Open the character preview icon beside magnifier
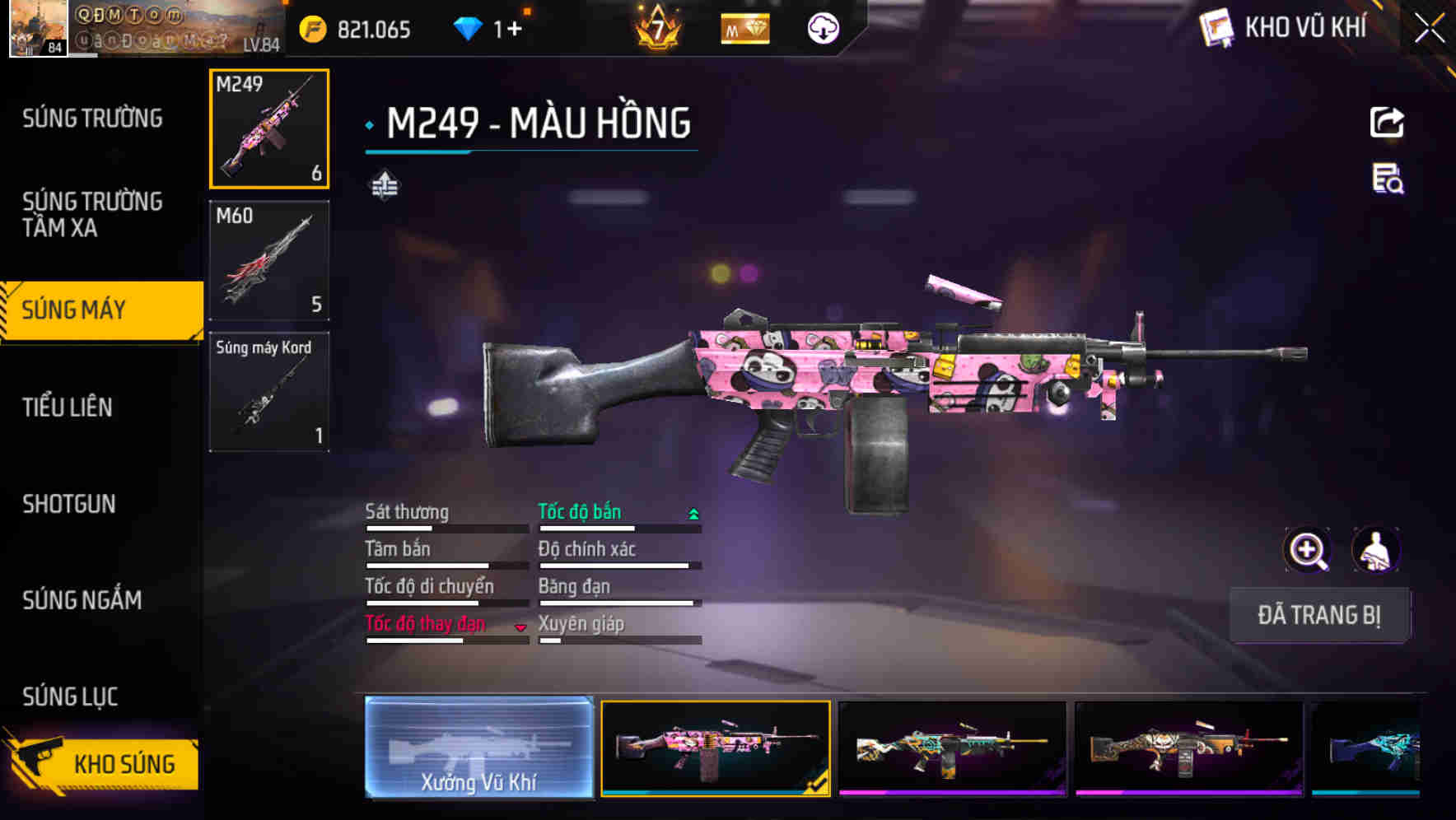1456x820 pixels. (1377, 549)
